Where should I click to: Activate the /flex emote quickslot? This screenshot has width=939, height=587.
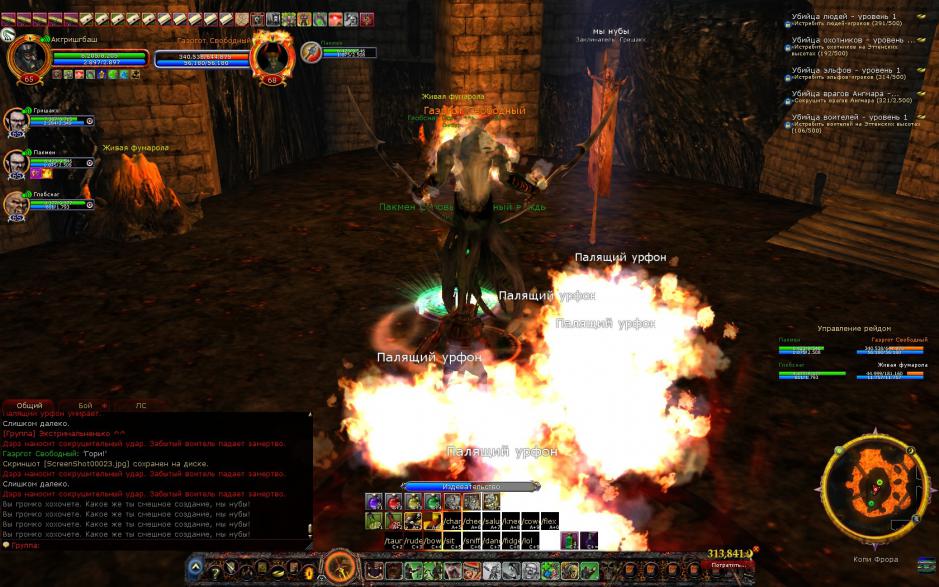pos(549,521)
